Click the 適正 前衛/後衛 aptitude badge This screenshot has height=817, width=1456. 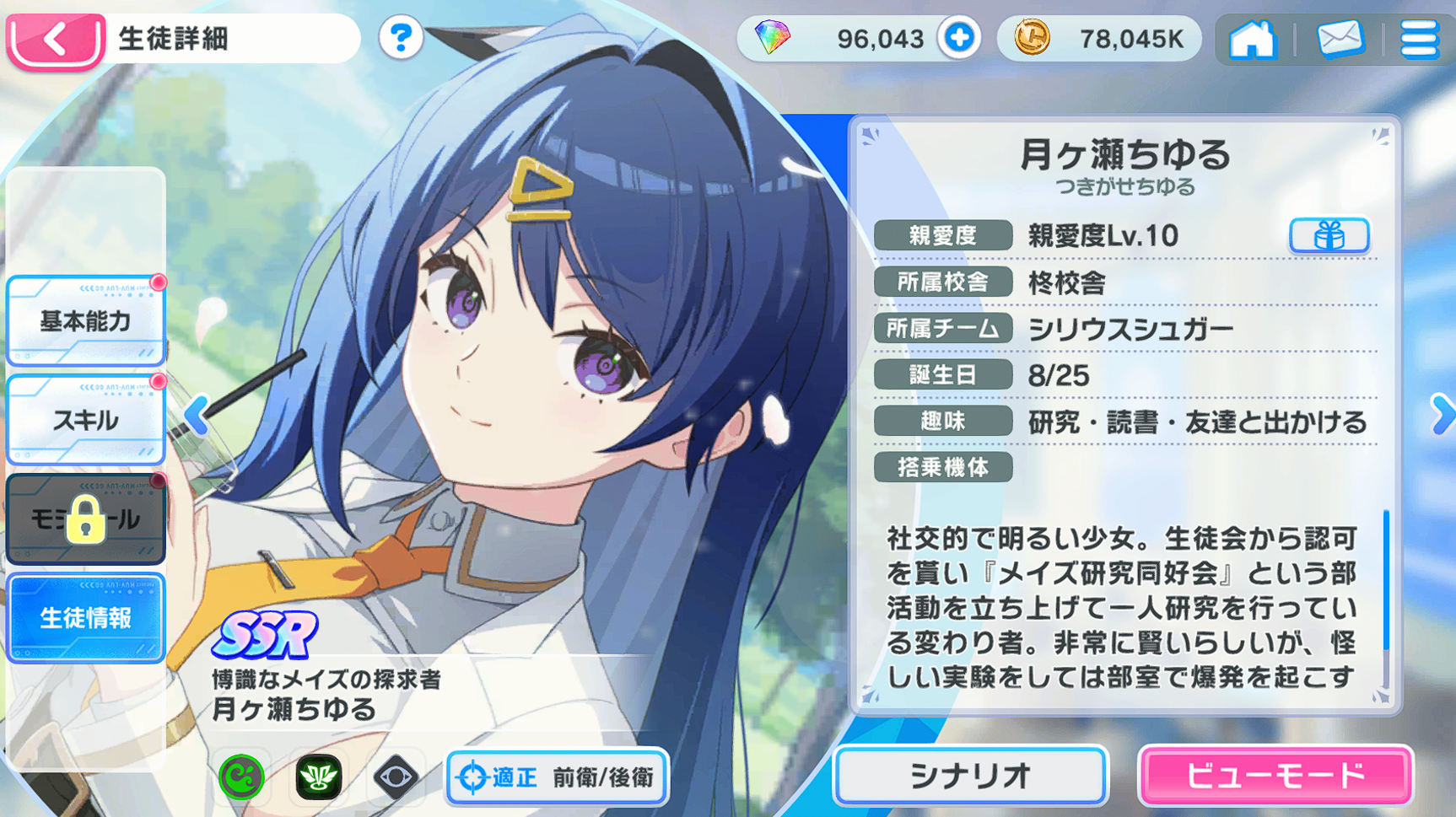(x=557, y=777)
